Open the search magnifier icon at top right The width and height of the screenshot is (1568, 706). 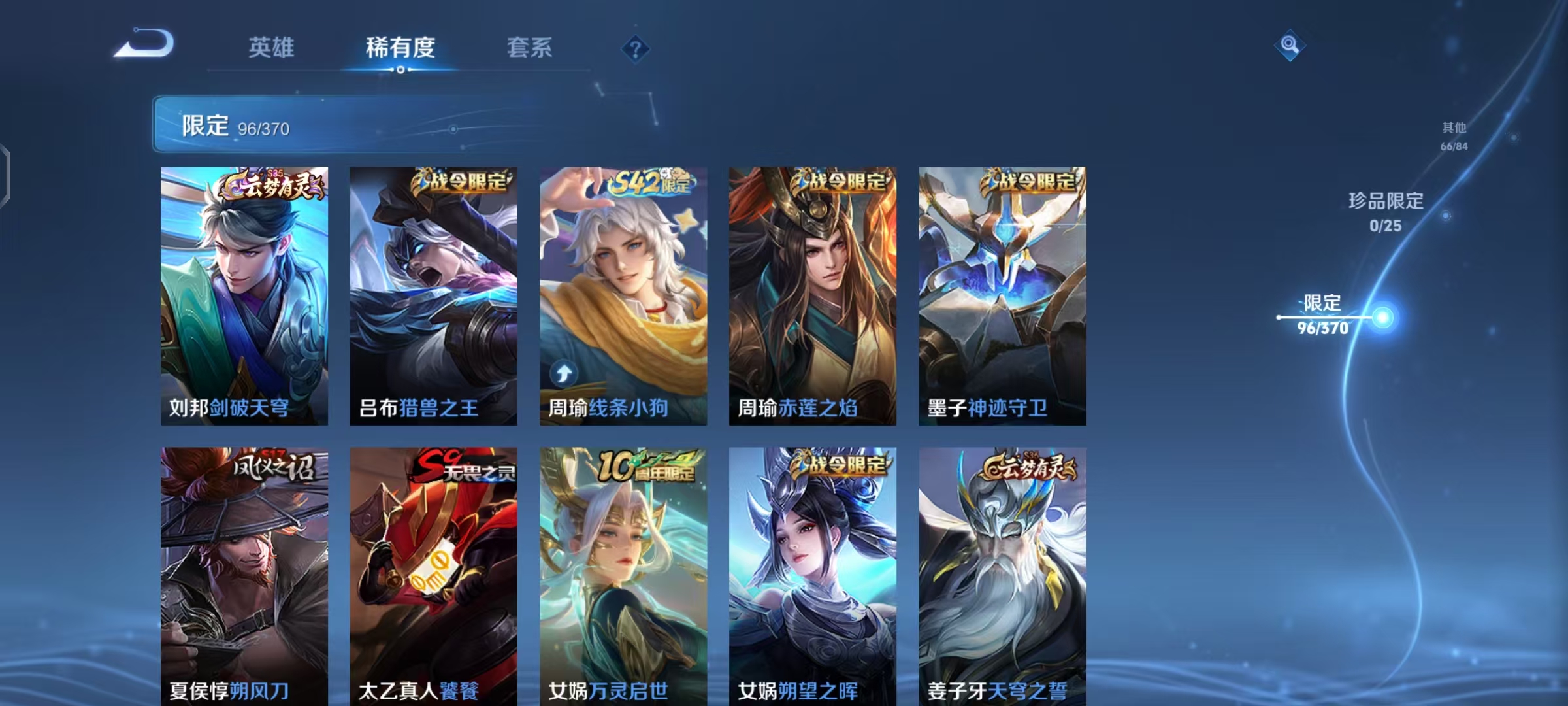(x=1290, y=45)
